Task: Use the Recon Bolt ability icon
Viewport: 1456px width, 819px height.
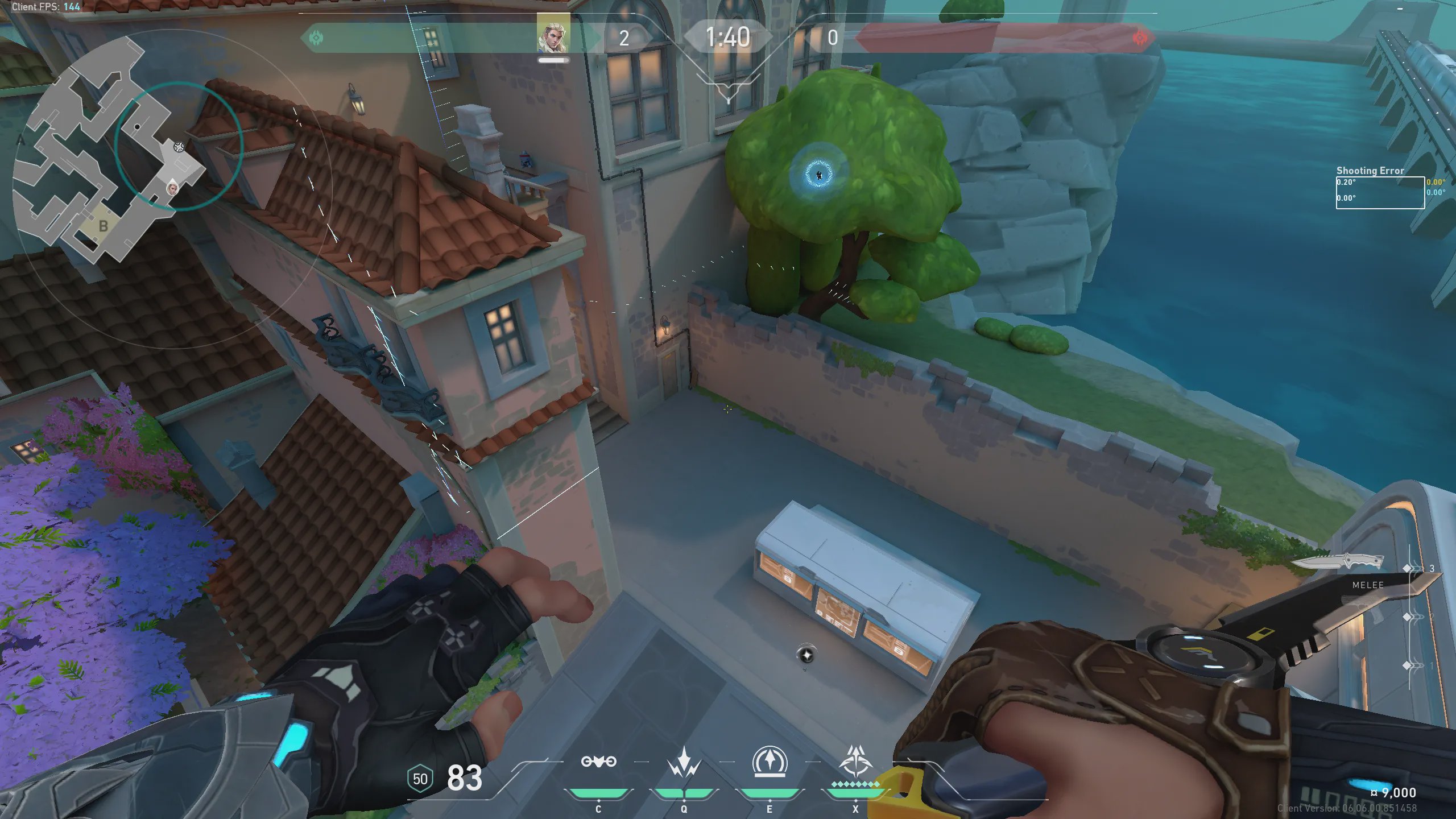Action: pyautogui.click(x=770, y=761)
